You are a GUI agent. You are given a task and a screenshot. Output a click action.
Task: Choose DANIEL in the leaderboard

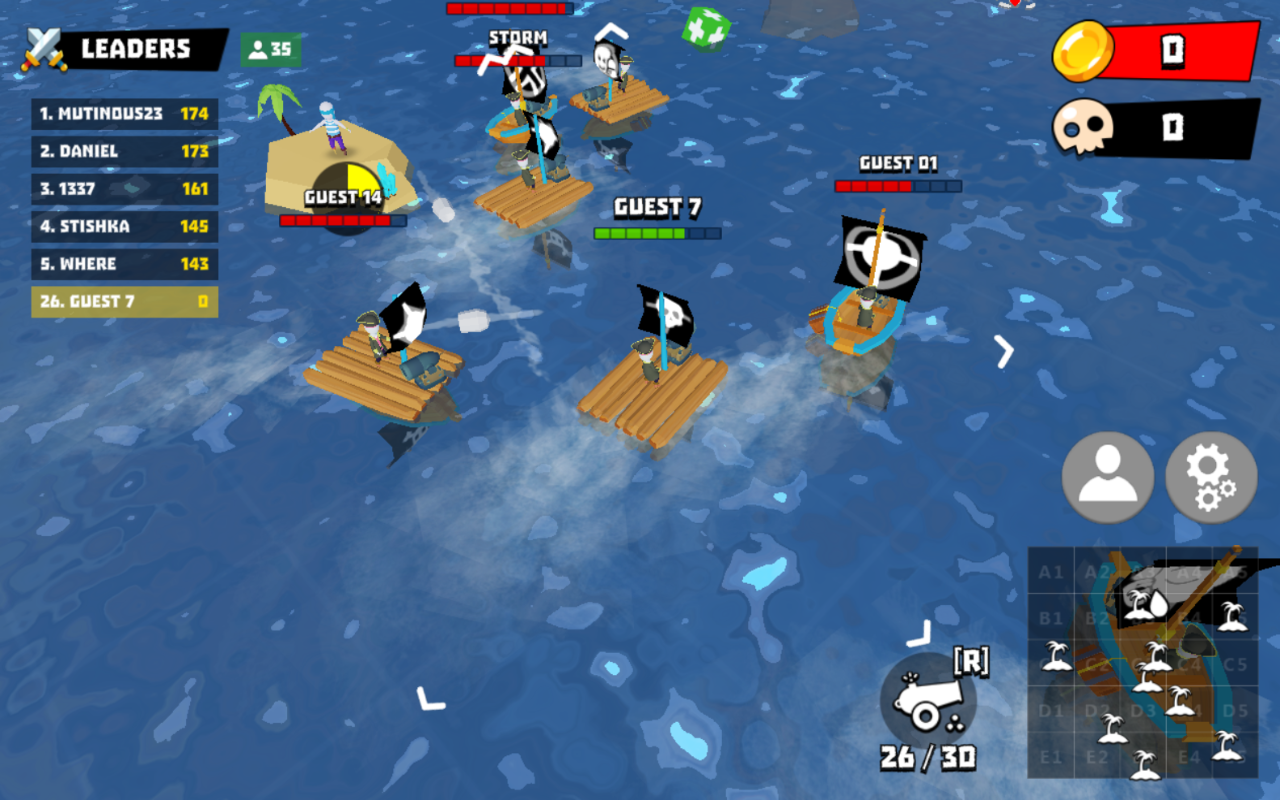[125, 151]
